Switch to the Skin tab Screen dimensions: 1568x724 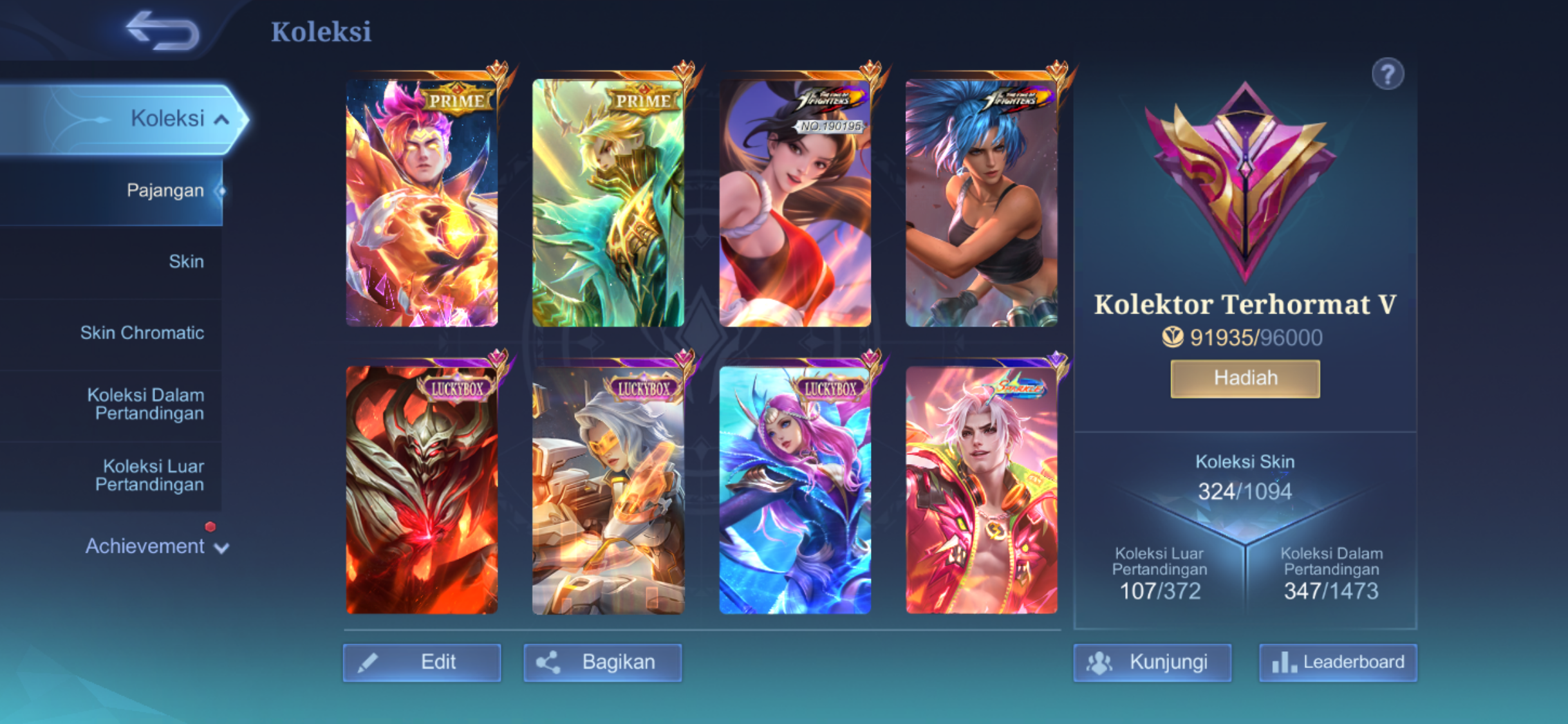click(187, 261)
